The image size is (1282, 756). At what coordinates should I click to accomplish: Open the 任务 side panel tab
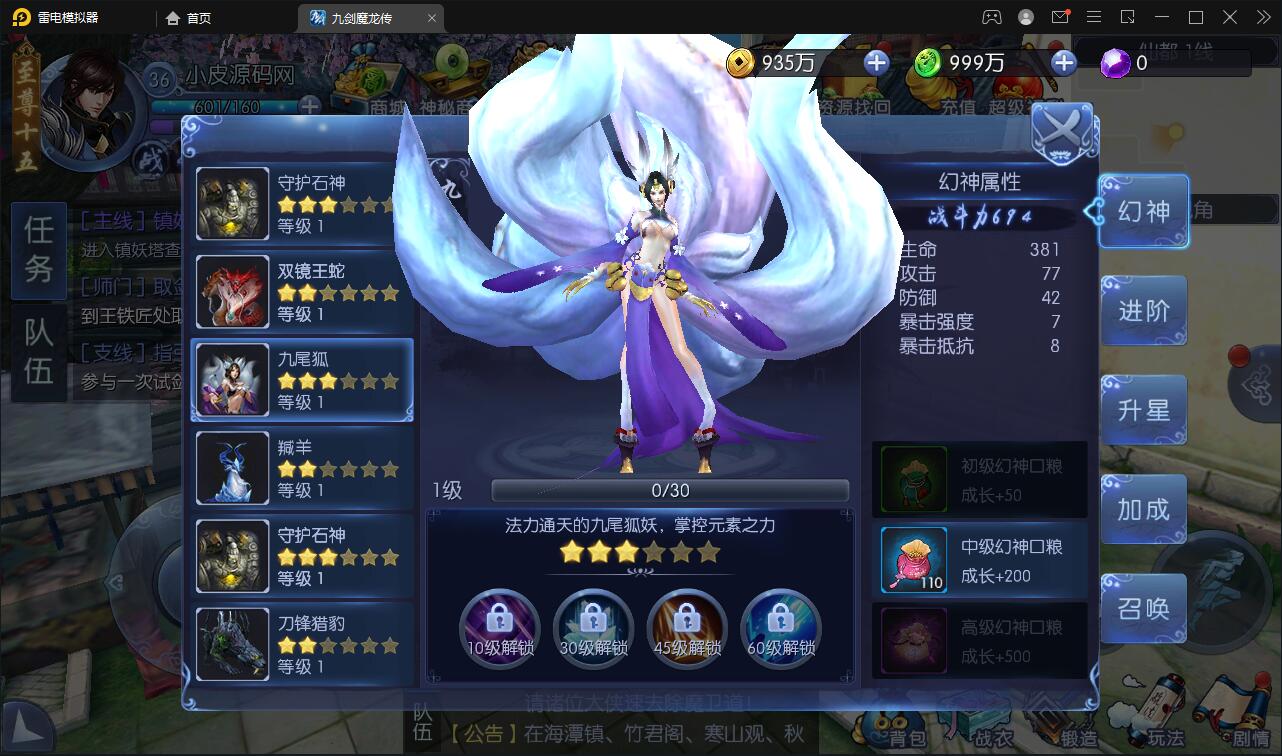37,251
